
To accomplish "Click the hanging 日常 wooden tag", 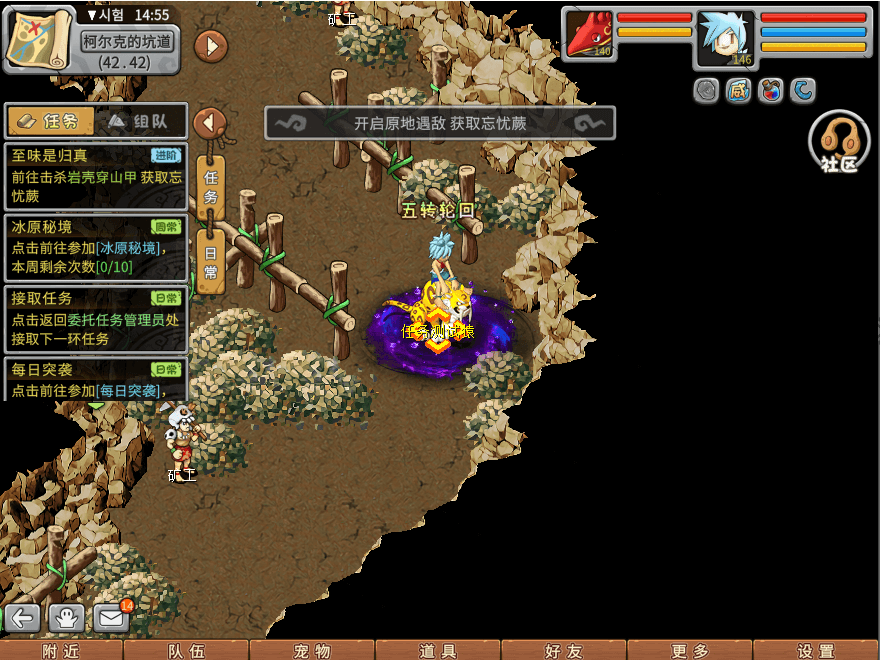I will click(x=210, y=260).
